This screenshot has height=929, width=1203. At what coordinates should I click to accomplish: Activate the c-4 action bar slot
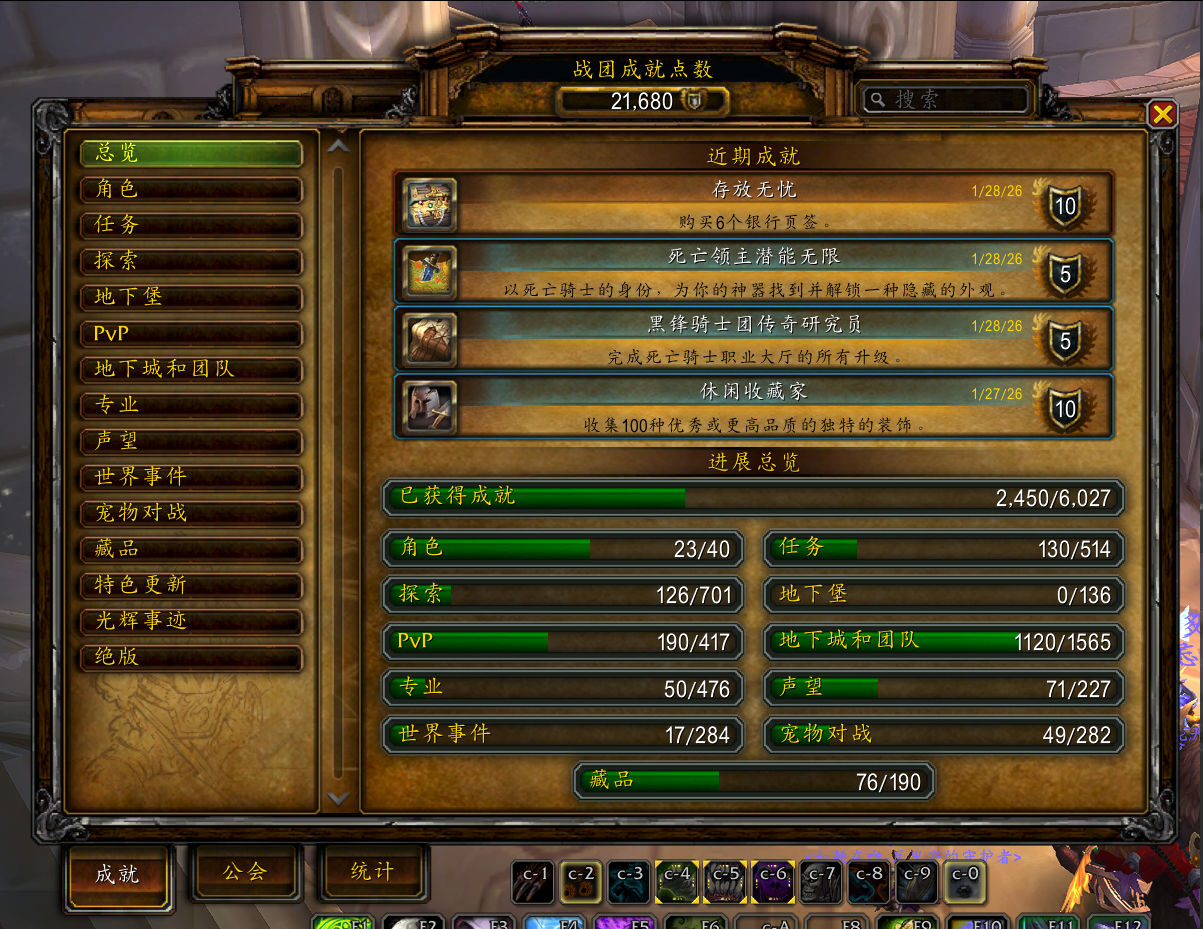(678, 882)
